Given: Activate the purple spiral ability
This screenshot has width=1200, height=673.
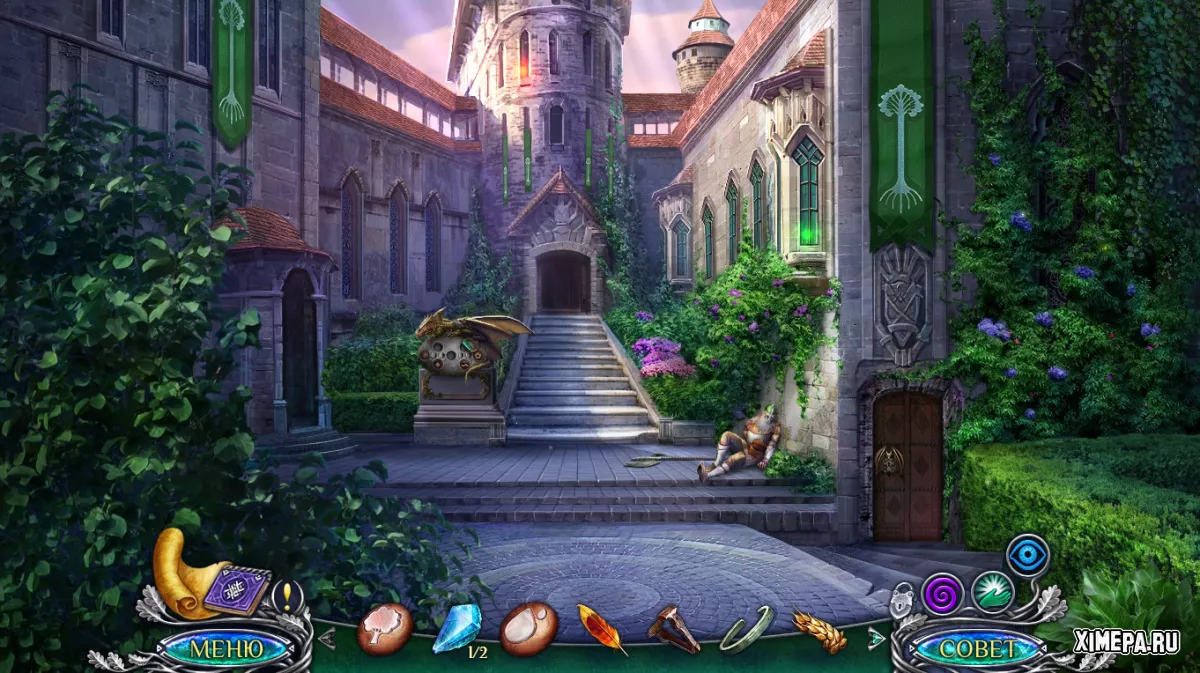Looking at the screenshot, I should coord(942,593).
